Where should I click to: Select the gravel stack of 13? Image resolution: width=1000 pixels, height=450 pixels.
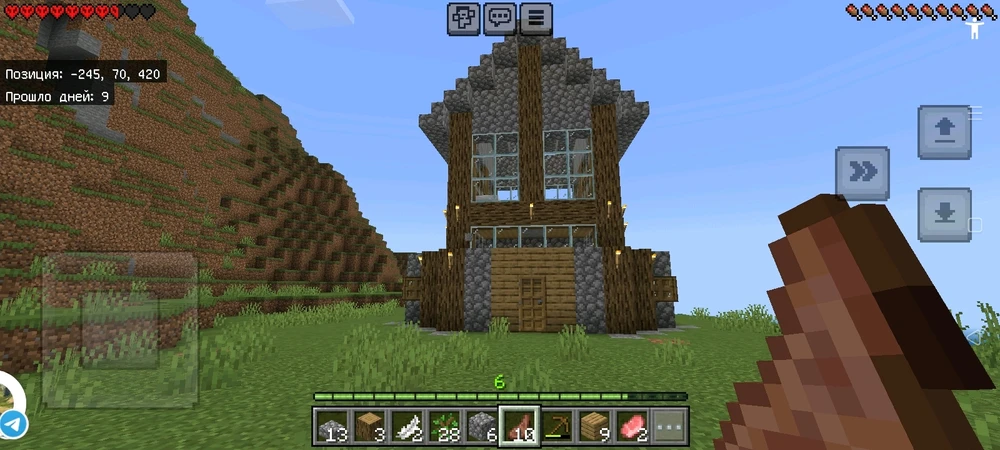click(x=333, y=426)
